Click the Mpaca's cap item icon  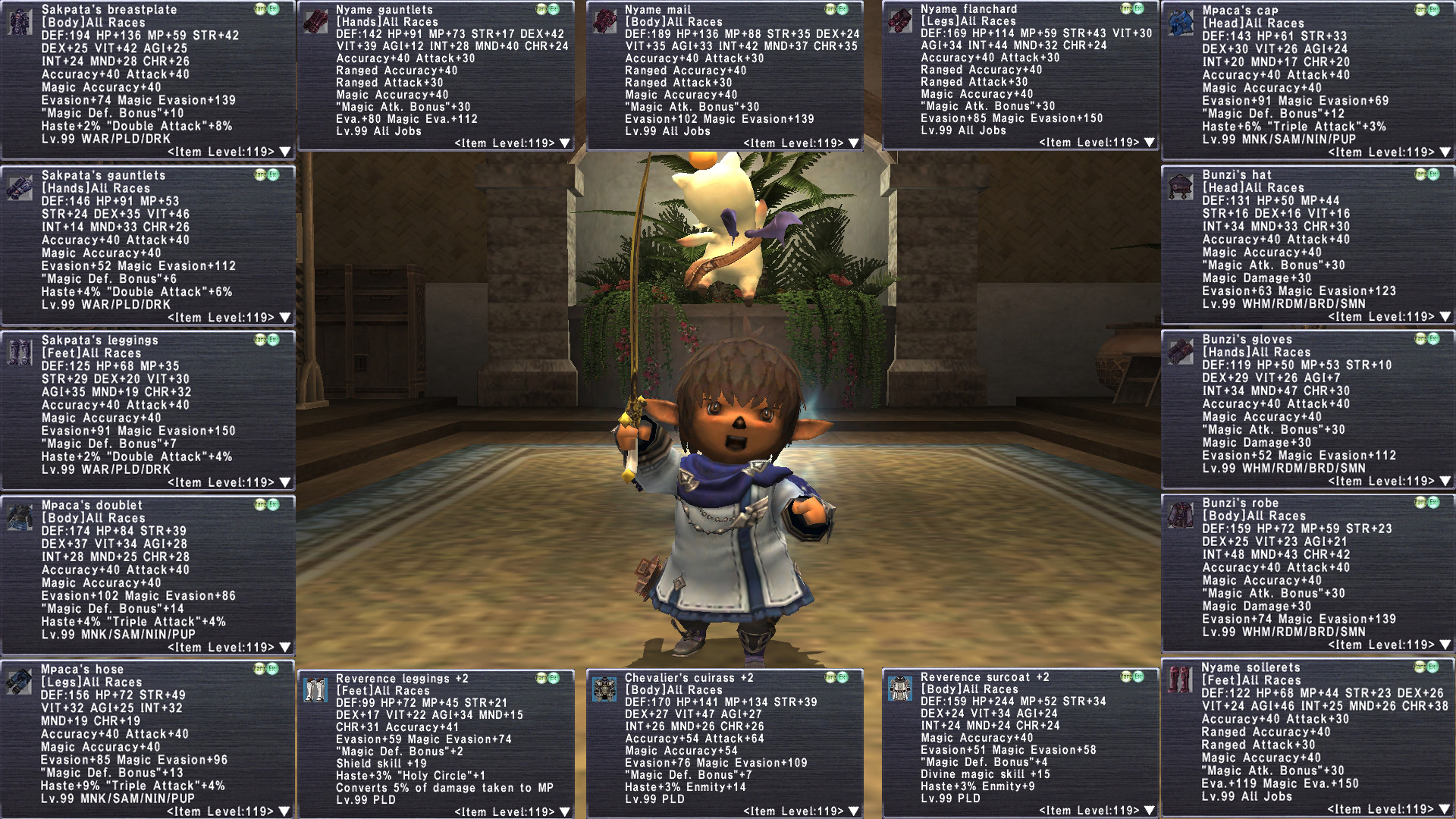tap(1181, 23)
